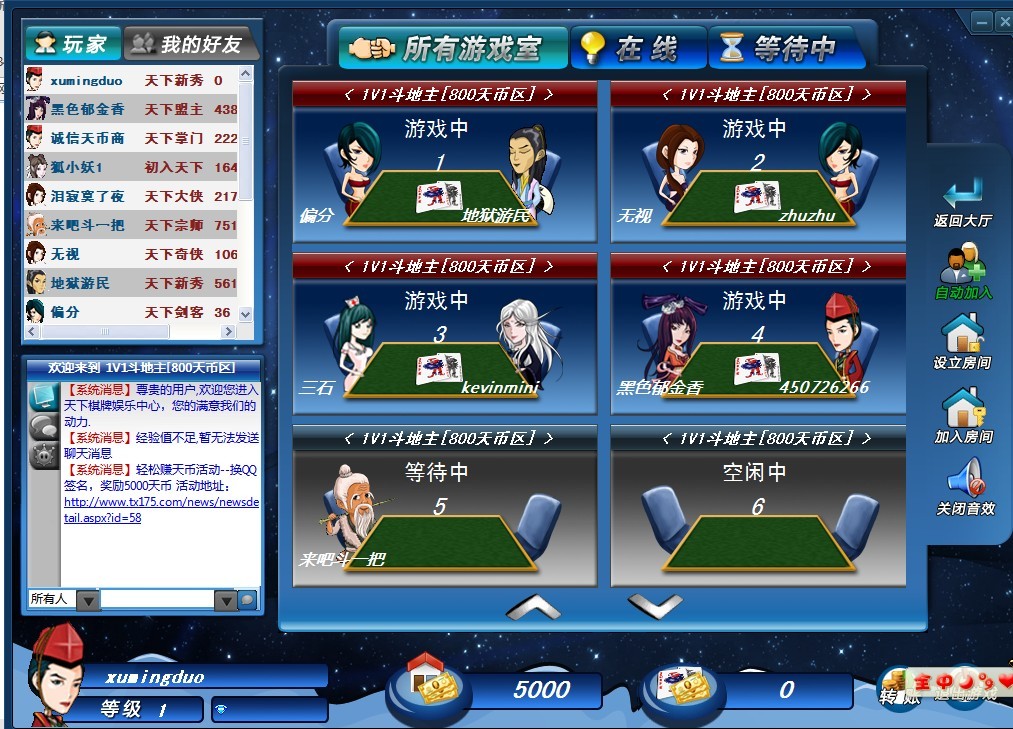
Task: Activate 自动加入 auto-join button
Action: (x=963, y=273)
